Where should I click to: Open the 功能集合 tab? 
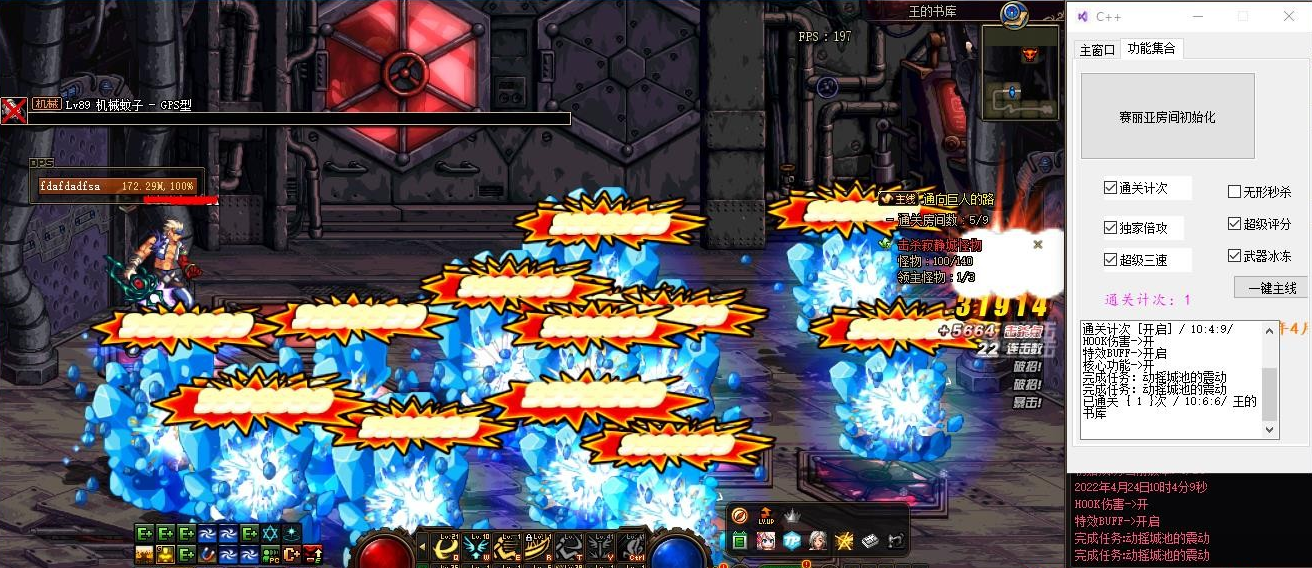(x=1151, y=48)
